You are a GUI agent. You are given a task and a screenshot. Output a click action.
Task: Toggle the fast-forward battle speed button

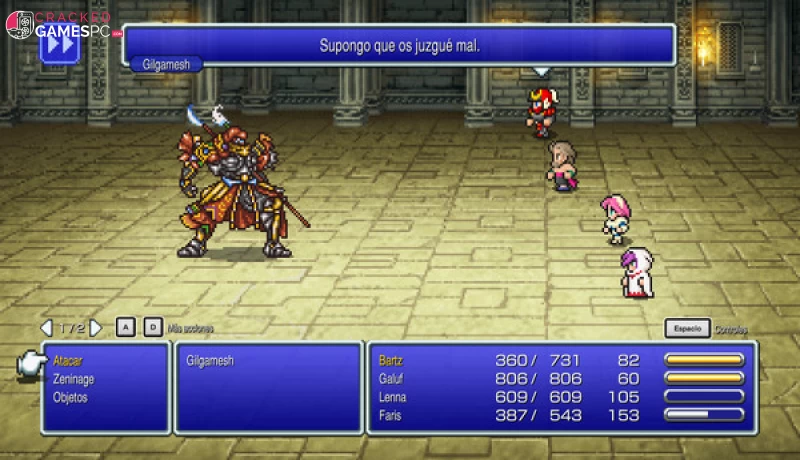tap(58, 44)
